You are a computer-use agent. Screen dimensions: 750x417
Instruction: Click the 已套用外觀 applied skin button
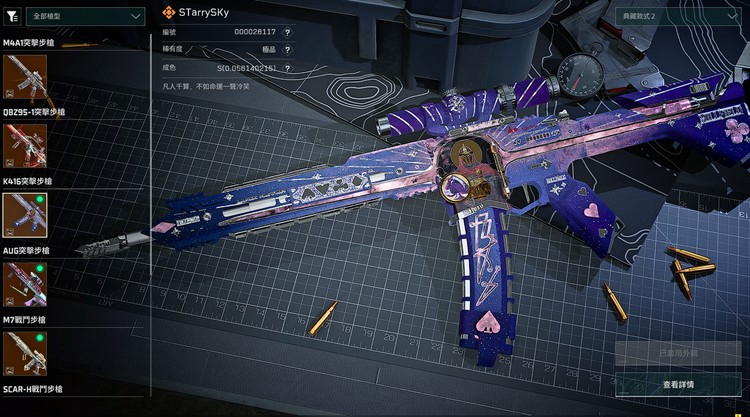678,354
